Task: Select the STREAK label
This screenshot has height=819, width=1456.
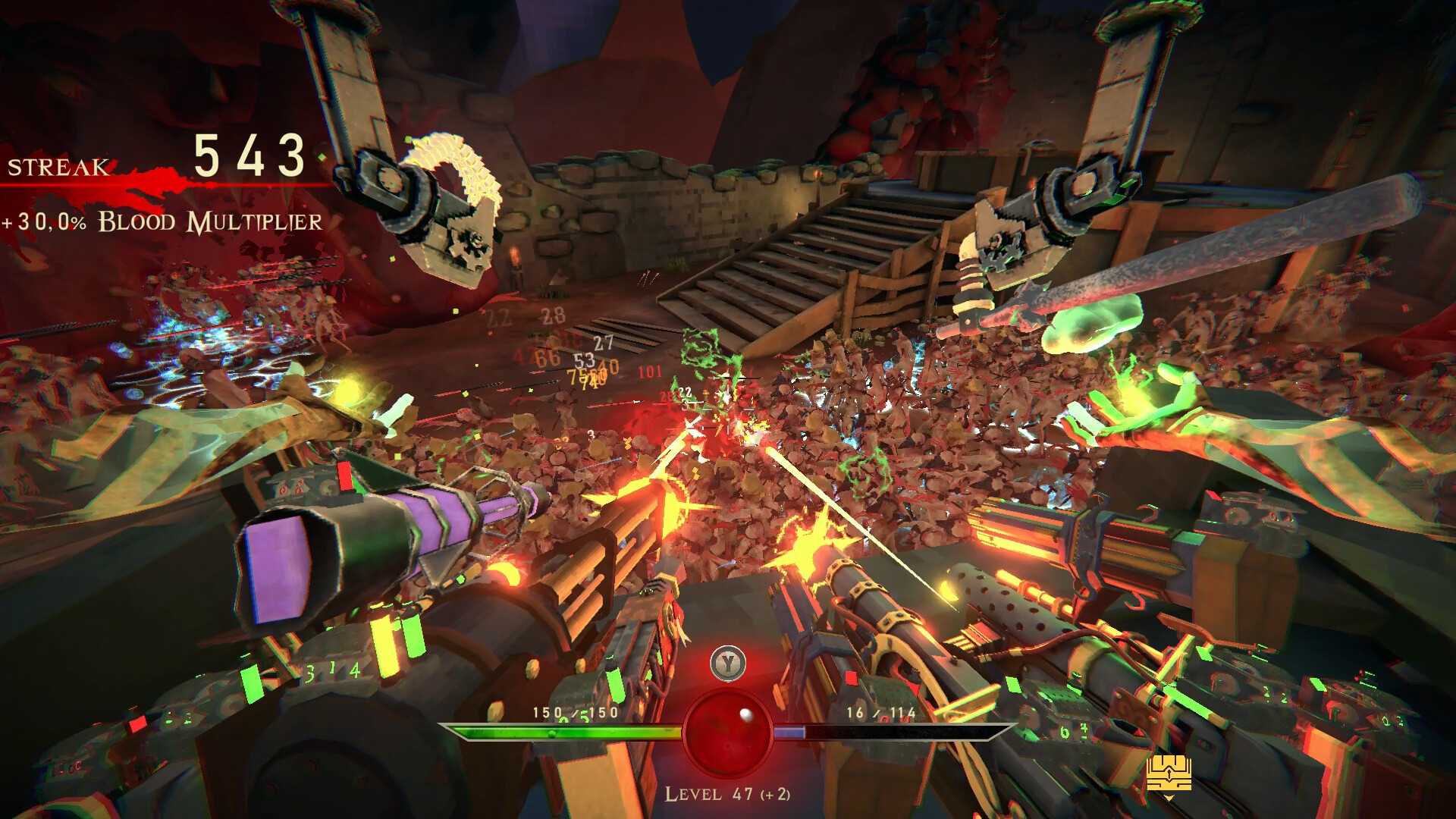Action: tap(57, 168)
